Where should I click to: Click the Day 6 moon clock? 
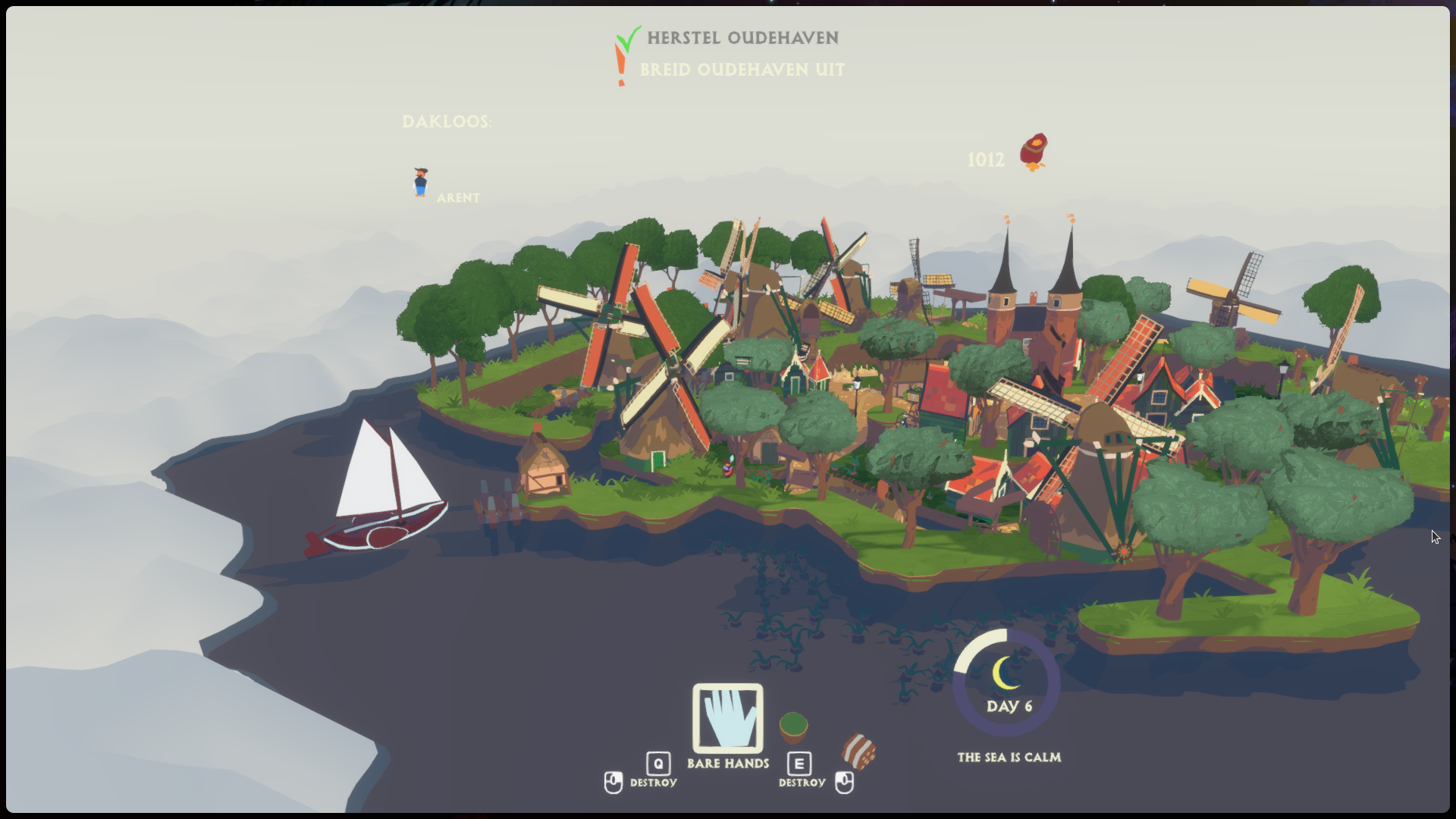(1006, 682)
